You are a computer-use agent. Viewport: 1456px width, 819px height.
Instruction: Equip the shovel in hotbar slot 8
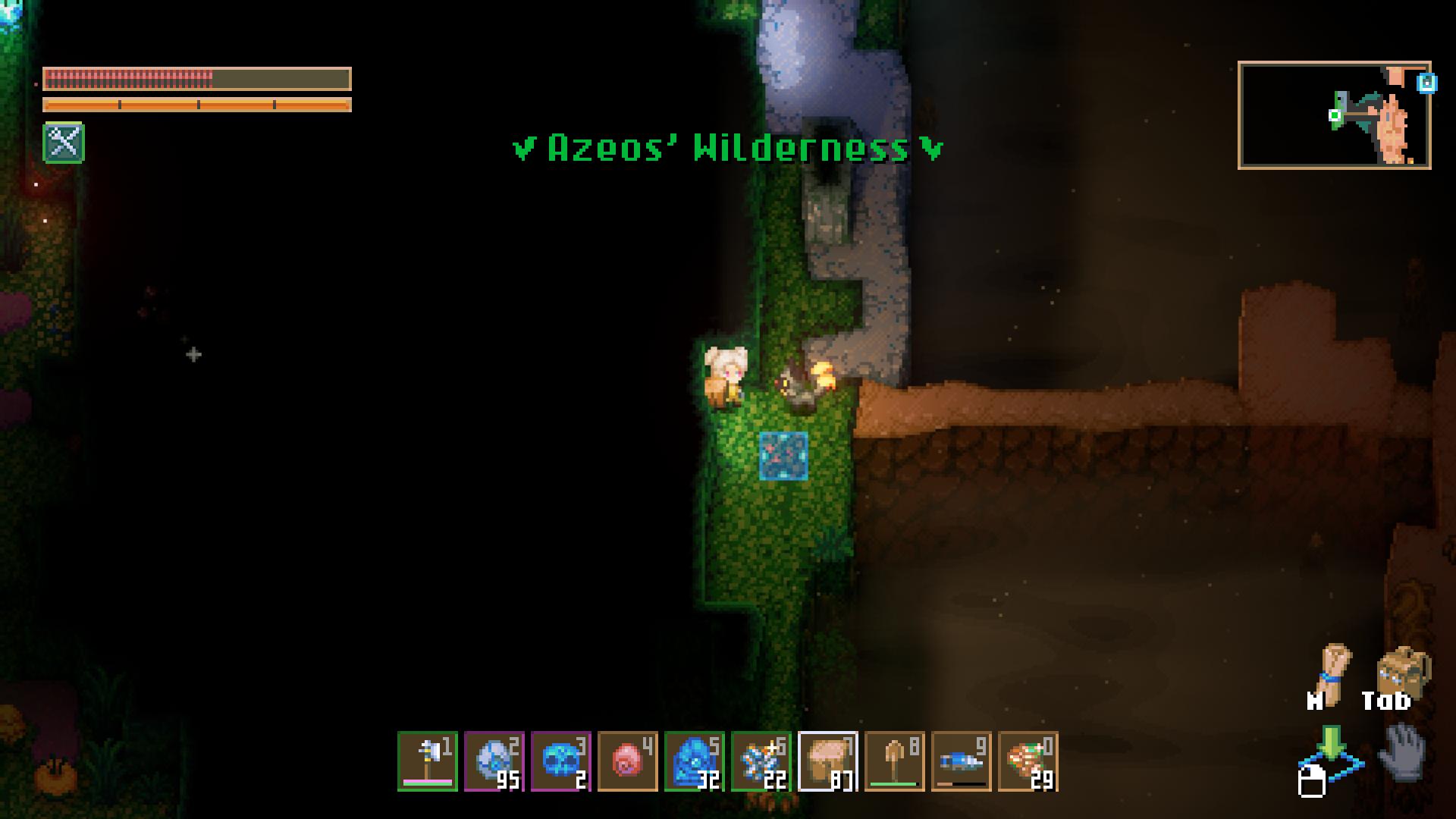point(895,761)
